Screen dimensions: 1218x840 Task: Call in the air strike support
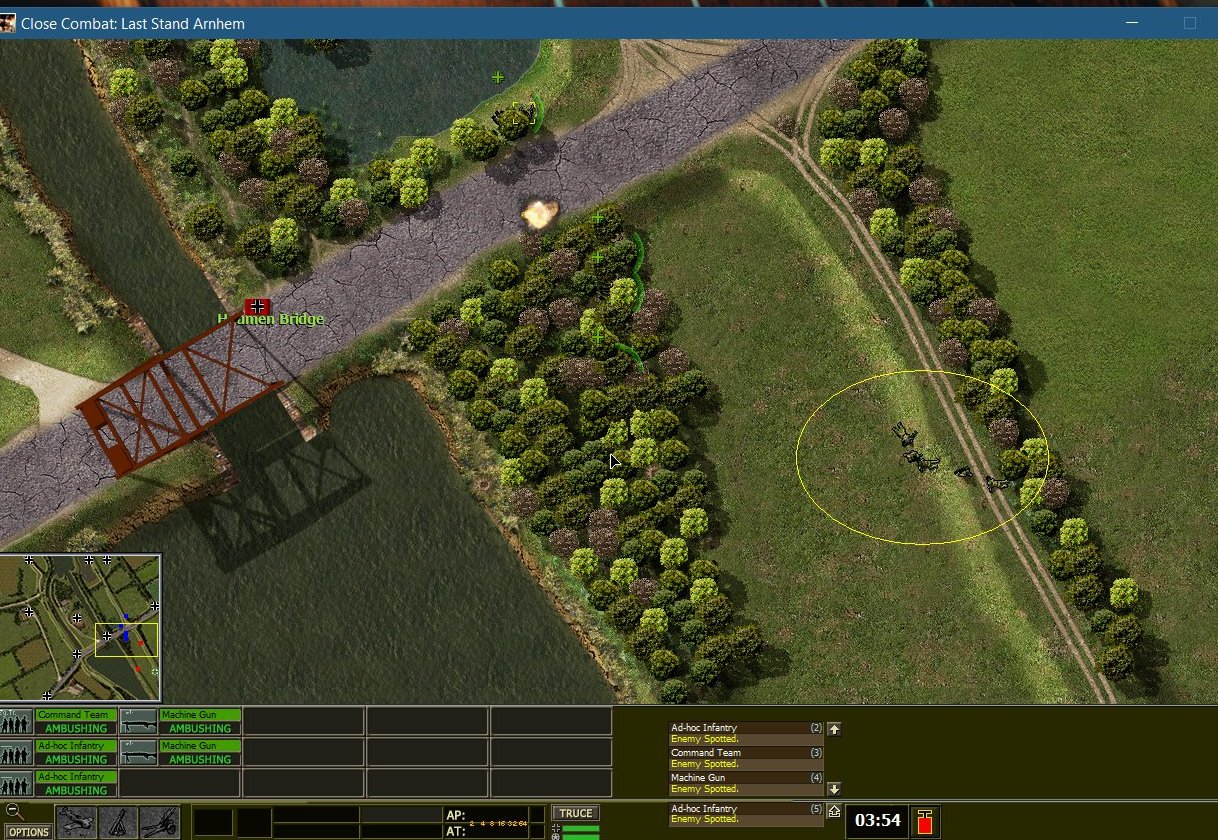coord(76,822)
